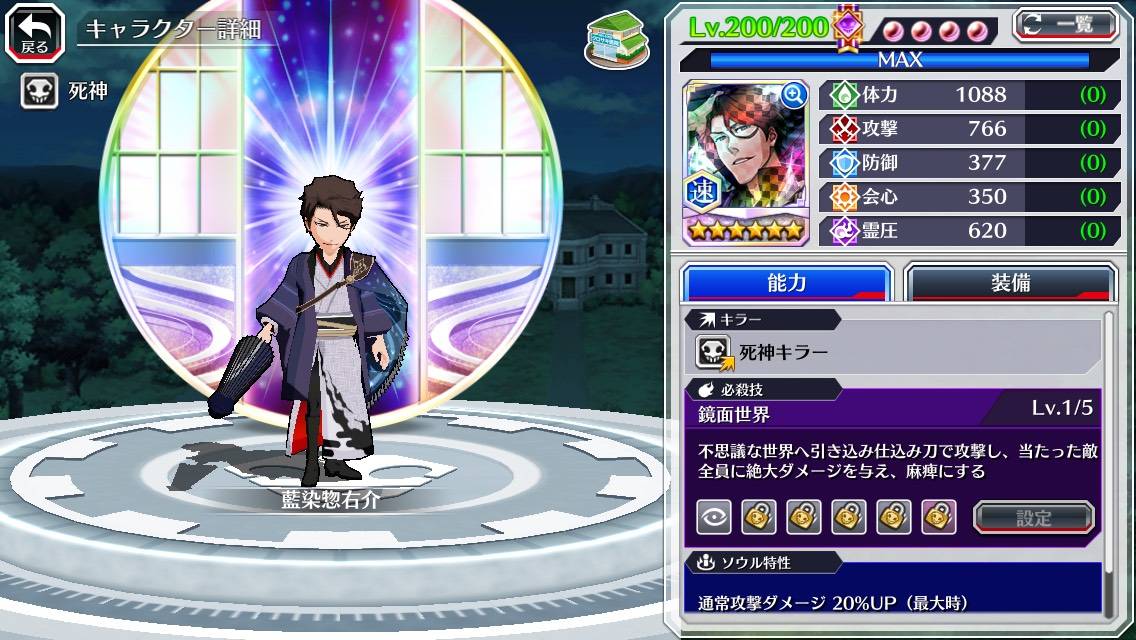The height and width of the screenshot is (640, 1136).
Task: Open the 設定 special move settings
Action: click(x=1033, y=517)
